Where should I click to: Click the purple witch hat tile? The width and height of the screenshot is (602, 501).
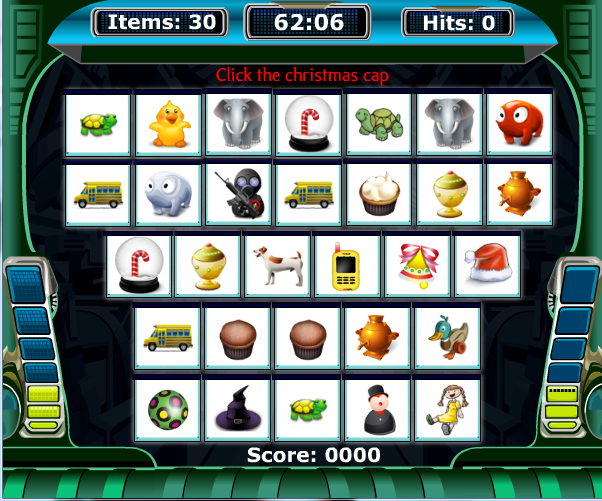237,409
